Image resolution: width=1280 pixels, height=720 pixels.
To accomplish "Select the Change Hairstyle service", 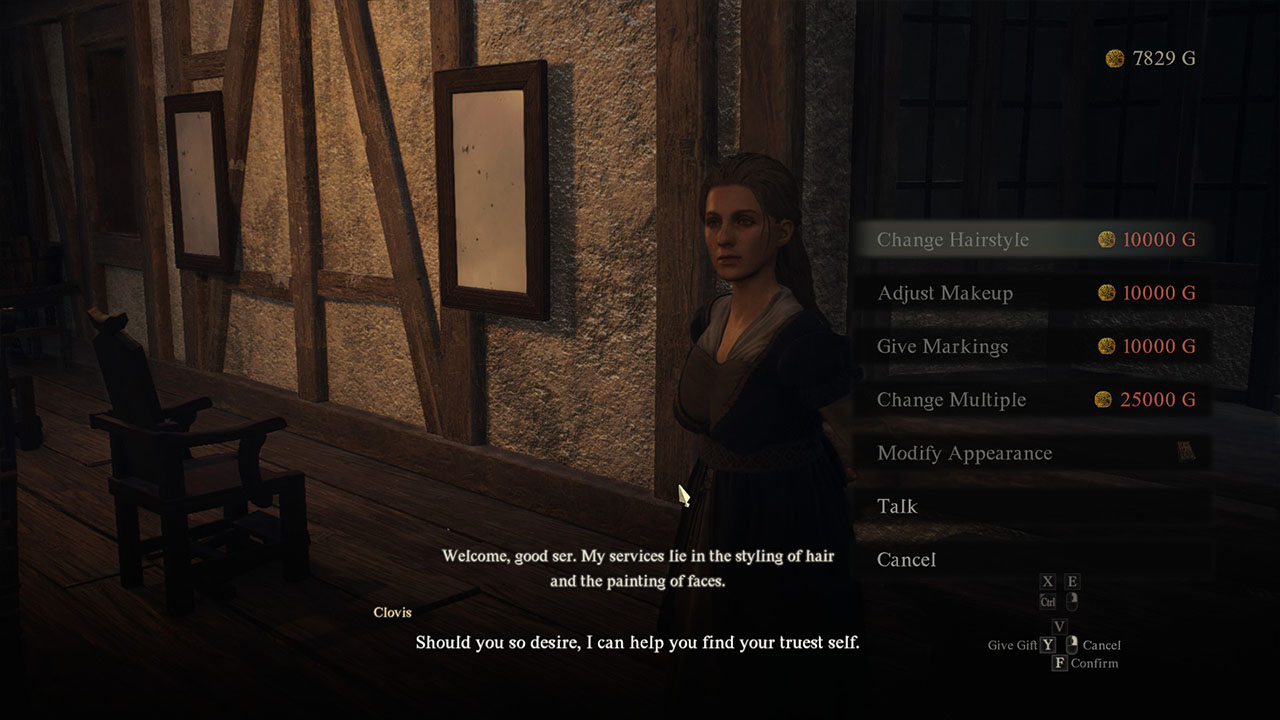I will pyautogui.click(x=1034, y=240).
